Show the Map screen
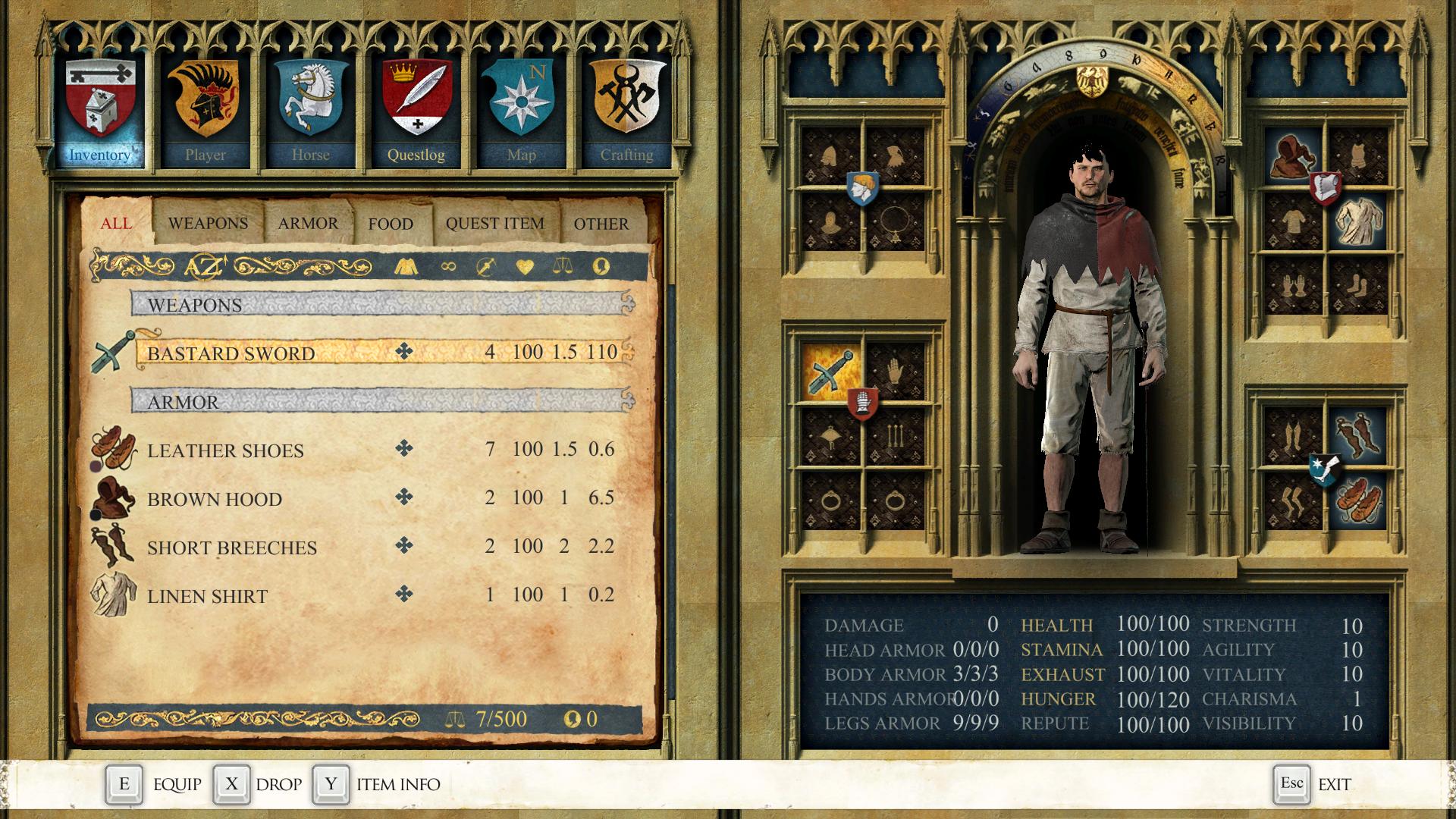1456x819 pixels. 521,110
